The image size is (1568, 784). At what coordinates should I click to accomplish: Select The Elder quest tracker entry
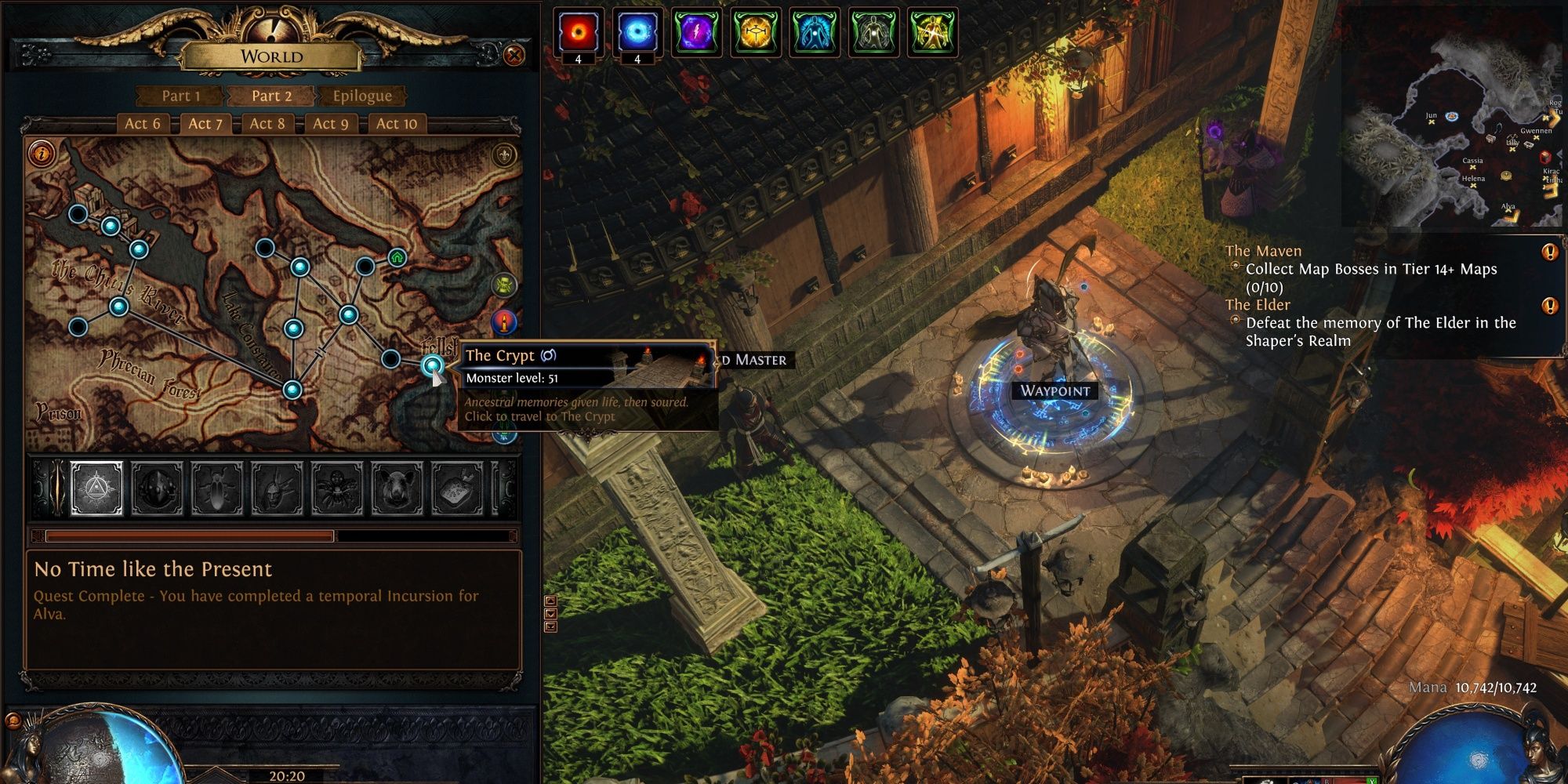click(1258, 305)
